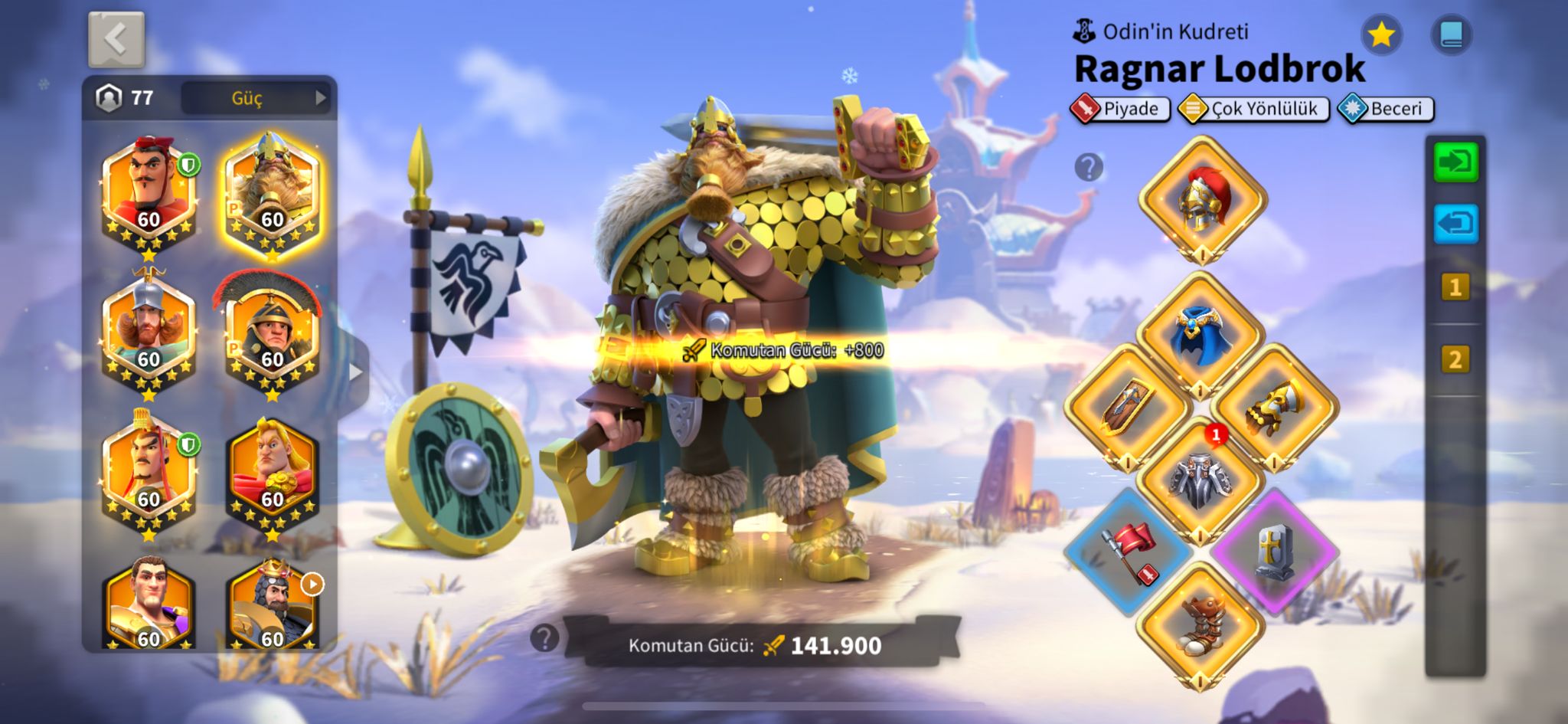Open the Güç sort dropdown

point(256,98)
